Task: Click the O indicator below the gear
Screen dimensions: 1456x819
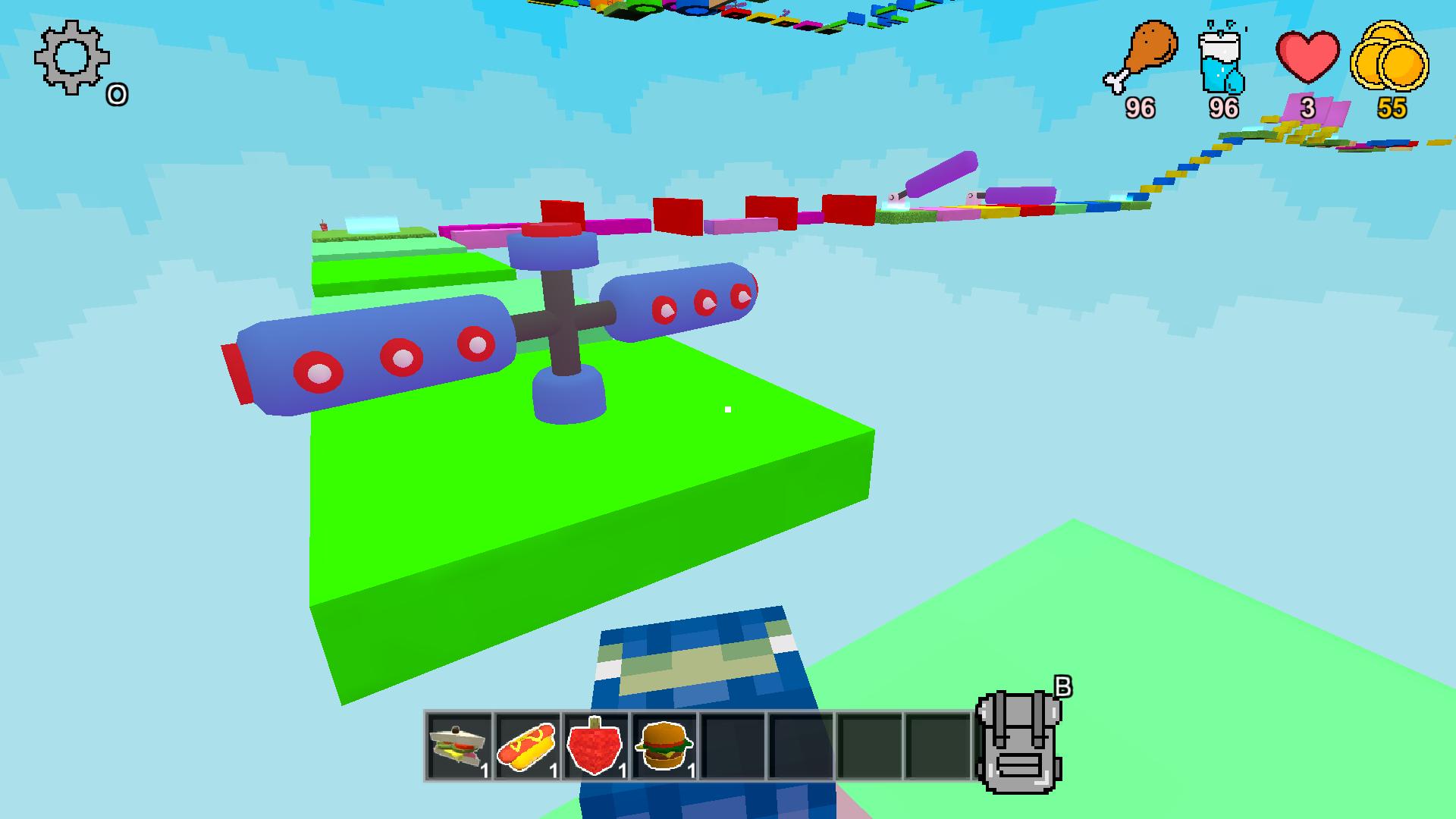Action: (118, 94)
